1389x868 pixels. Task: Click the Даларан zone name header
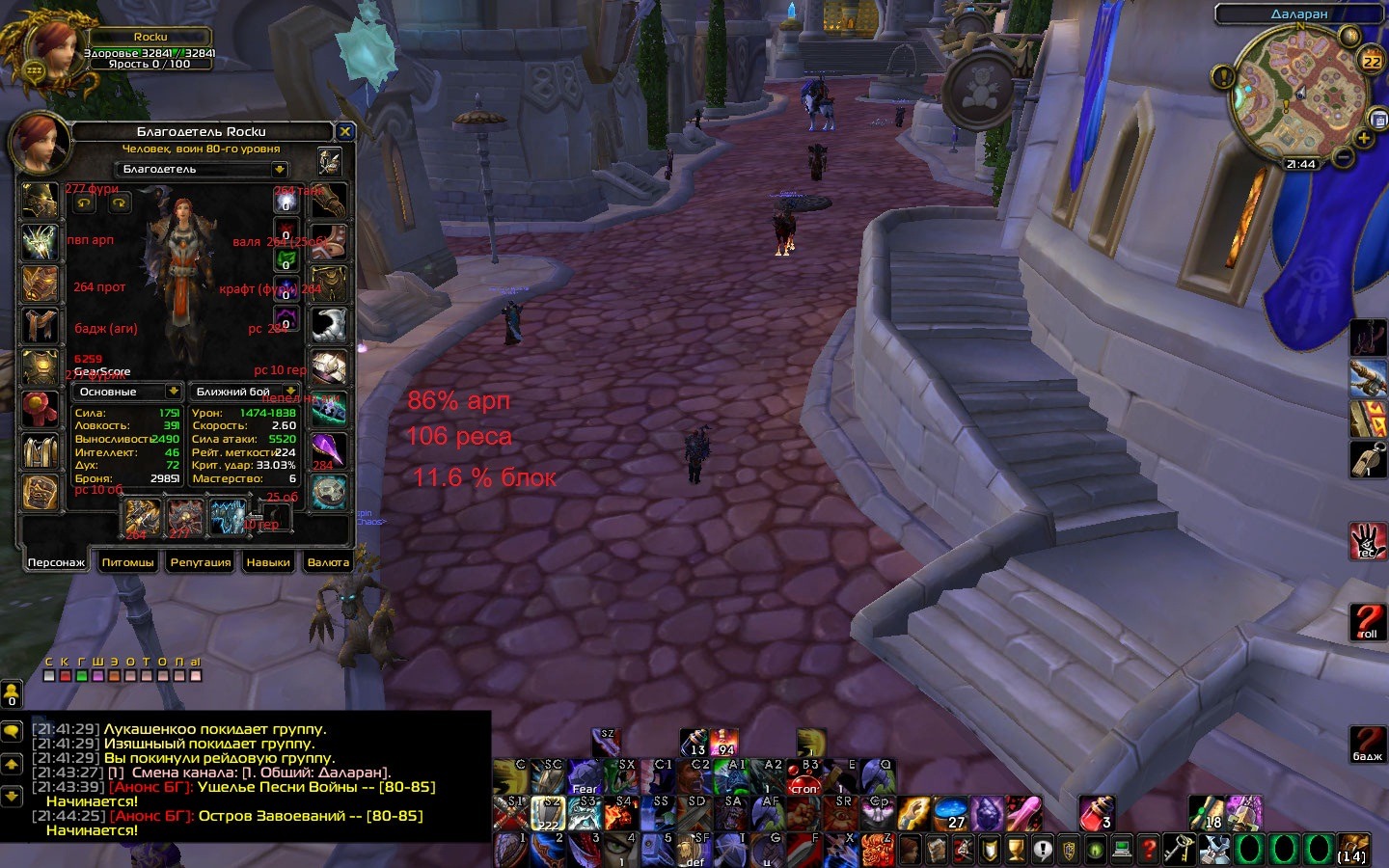click(x=1298, y=14)
